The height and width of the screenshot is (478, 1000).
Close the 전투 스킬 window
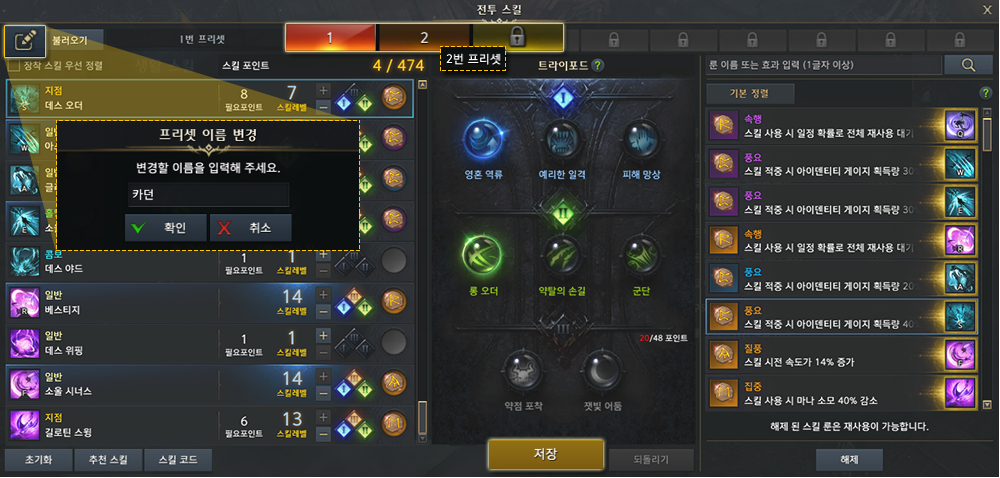coord(986,10)
